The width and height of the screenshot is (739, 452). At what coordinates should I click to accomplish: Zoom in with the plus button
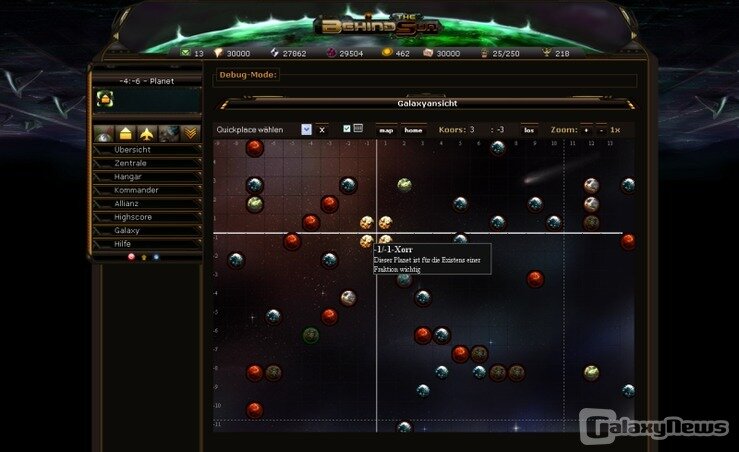pos(586,130)
